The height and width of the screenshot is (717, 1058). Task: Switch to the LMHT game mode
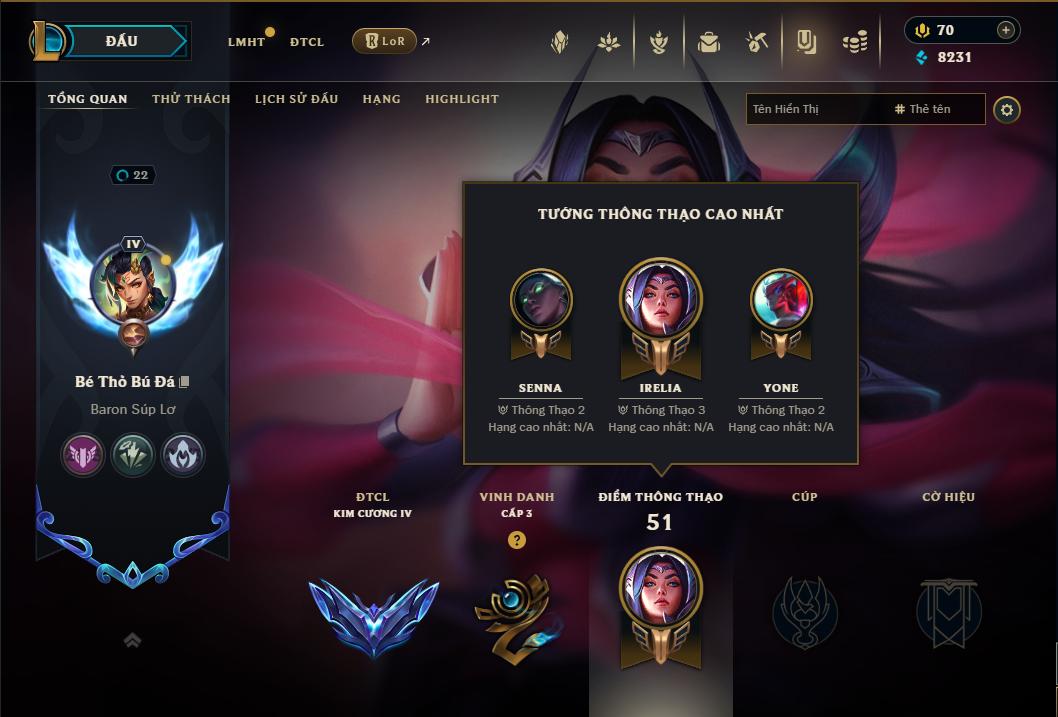pos(246,42)
